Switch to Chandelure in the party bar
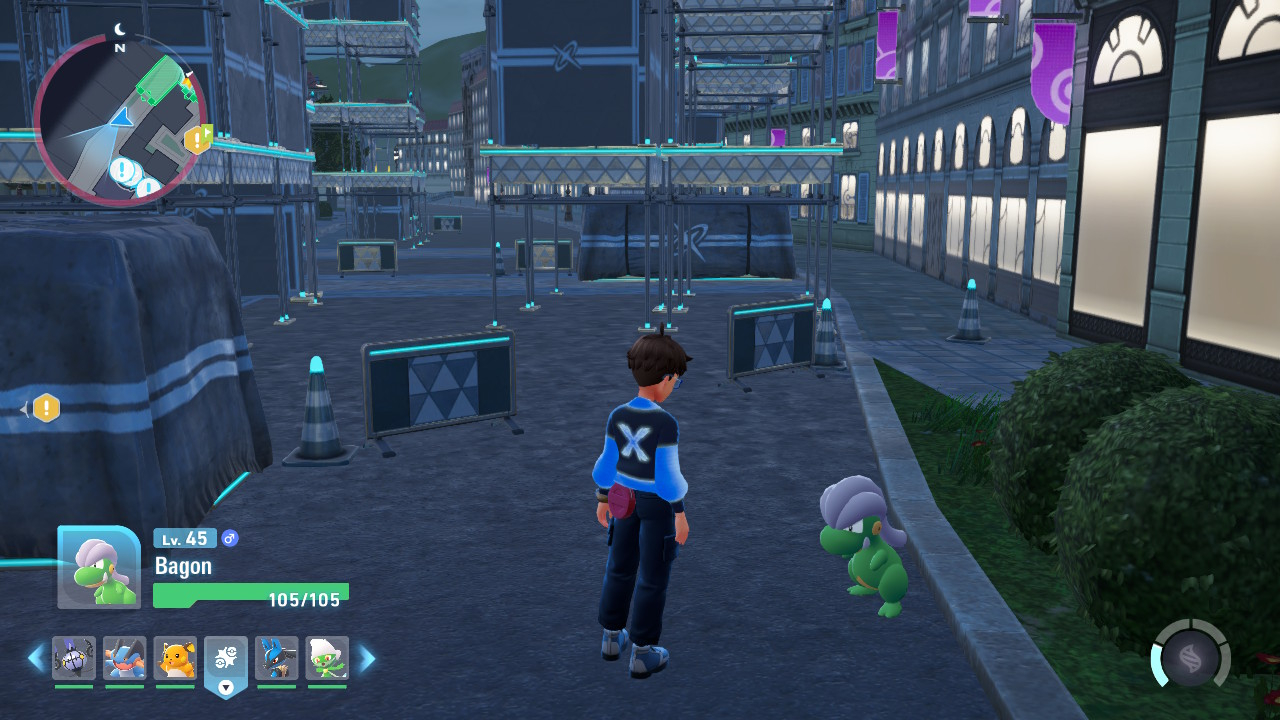Image resolution: width=1280 pixels, height=720 pixels. pos(74,658)
